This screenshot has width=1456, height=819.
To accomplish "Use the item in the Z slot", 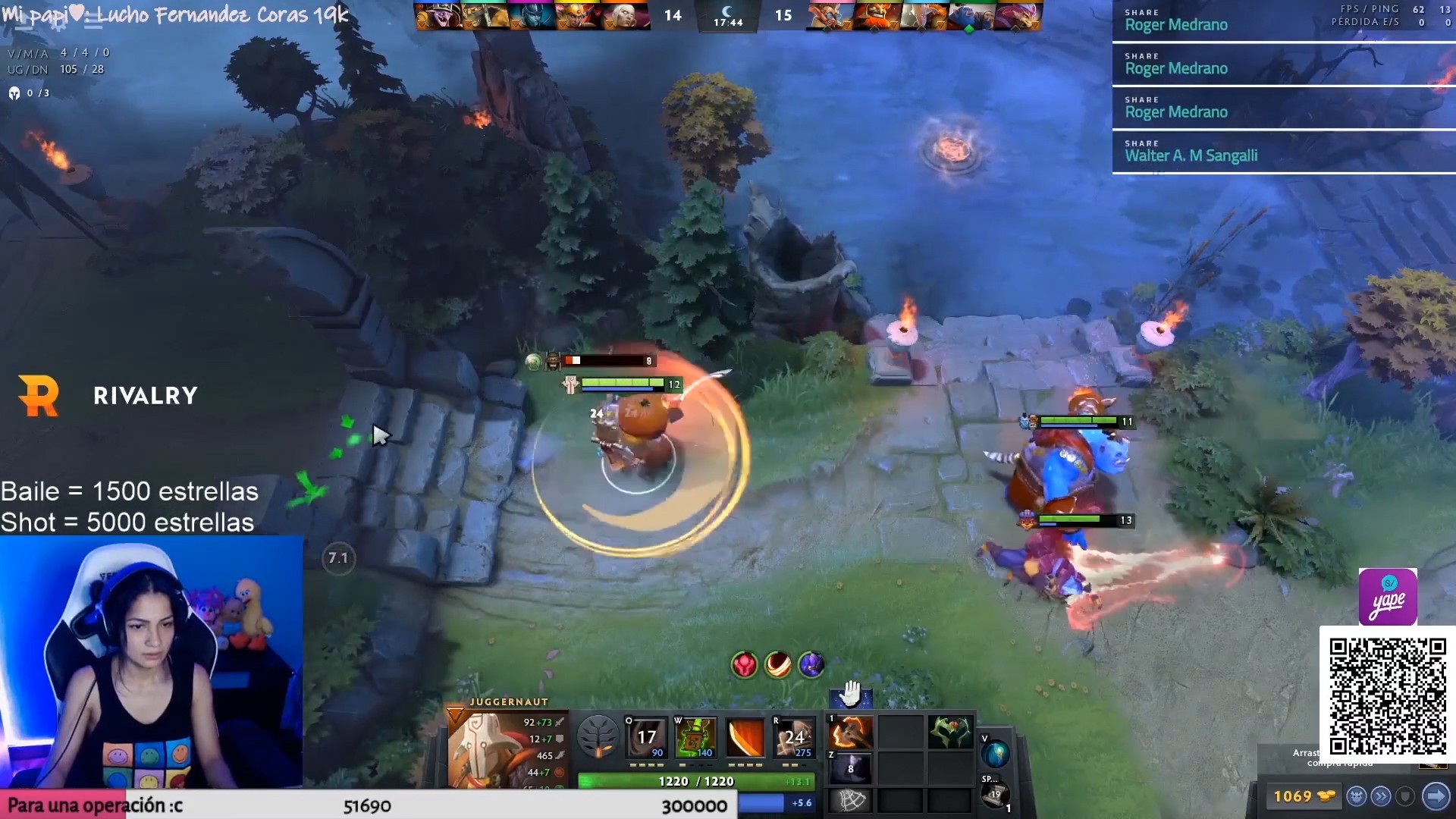I will click(x=851, y=767).
